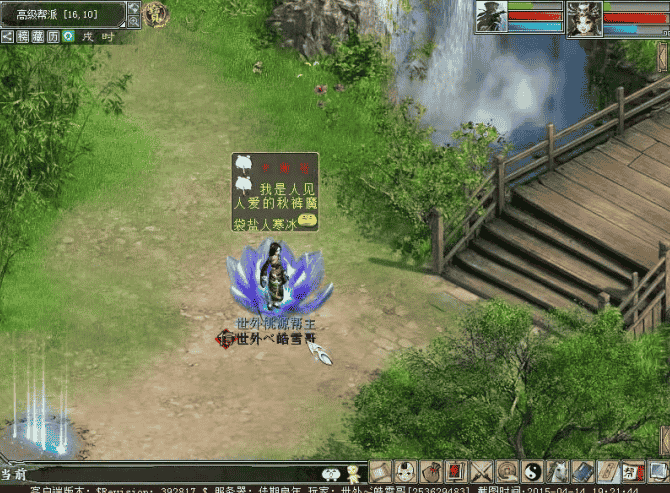Image resolution: width=670 pixels, height=493 pixels.
Task: Open the bag pouch inventory icon
Action: pos(430,471)
